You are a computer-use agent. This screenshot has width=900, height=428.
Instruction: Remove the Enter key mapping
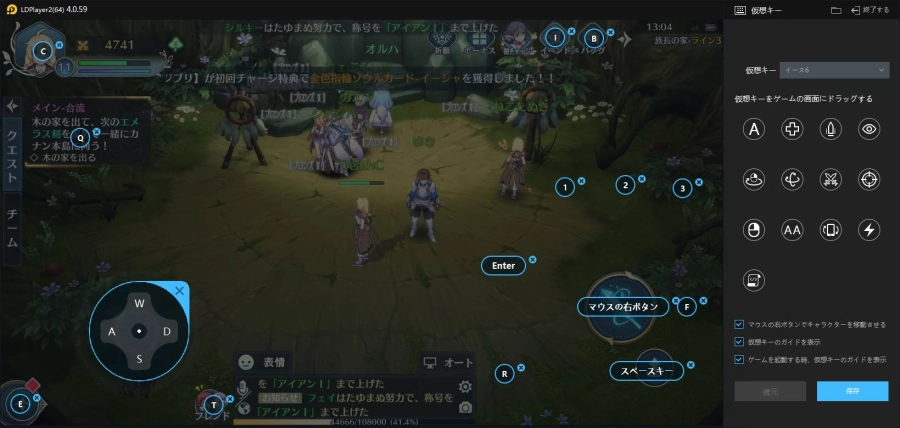(x=532, y=260)
